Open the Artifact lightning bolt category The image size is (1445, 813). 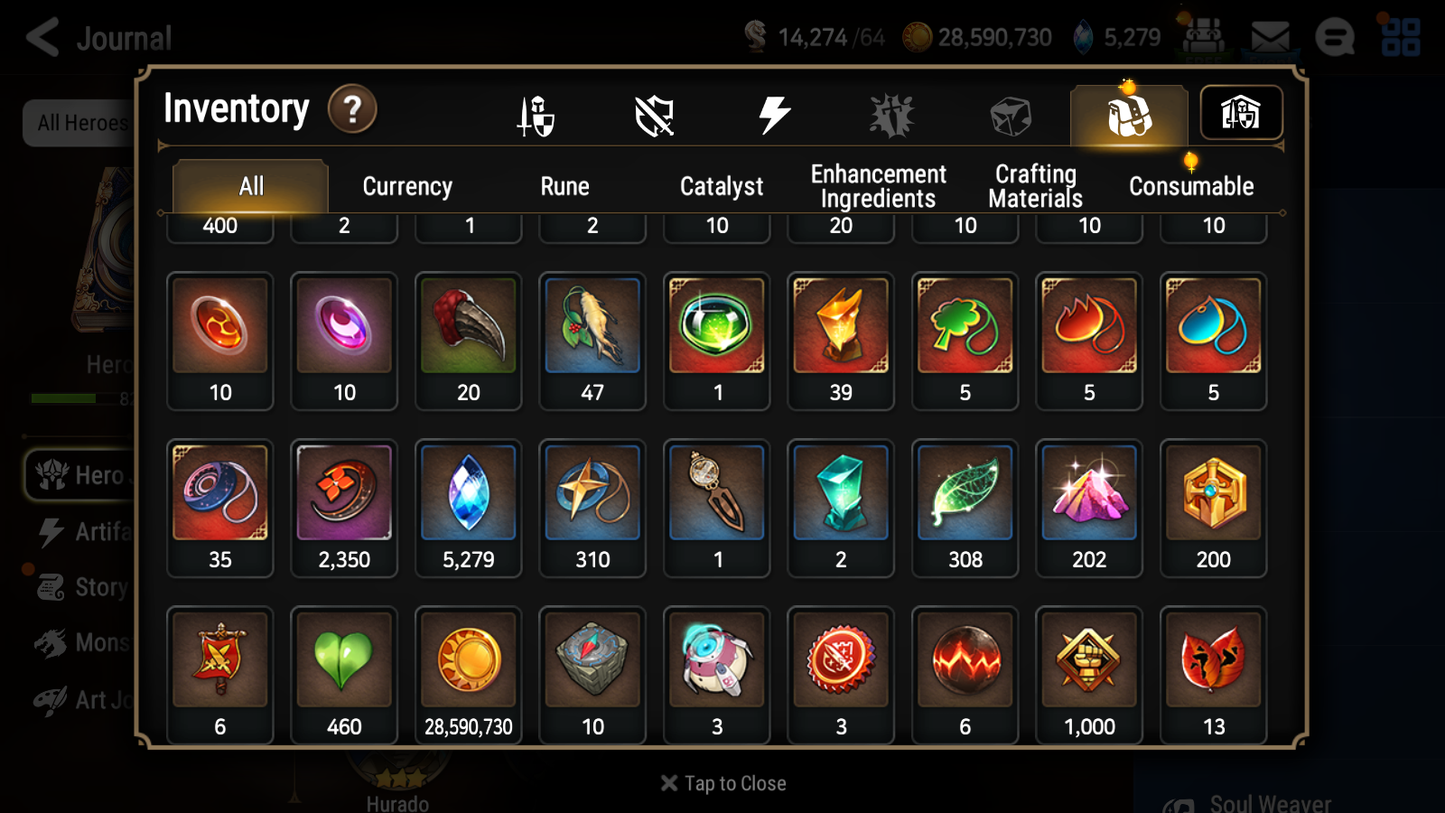click(x=774, y=113)
